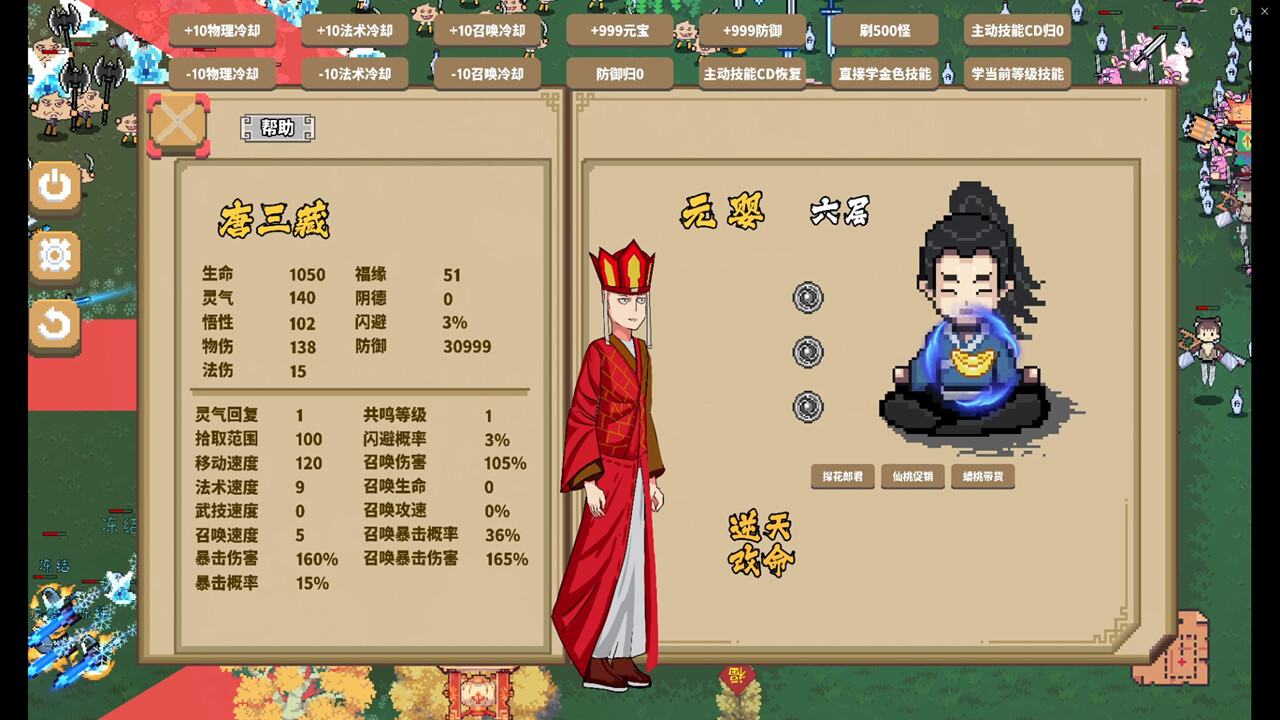This screenshot has height=720, width=1280.
Task: Activate the 仙桃促销 skill button
Action: tap(912, 477)
